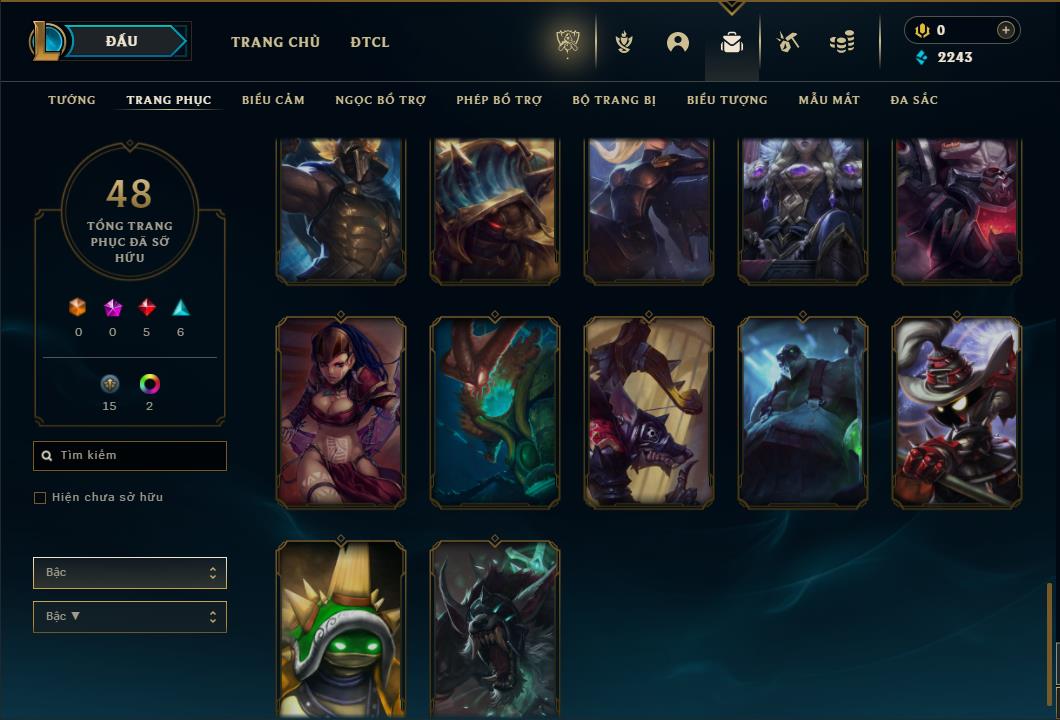
Task: Go to the ĐTCL section
Action: [370, 42]
